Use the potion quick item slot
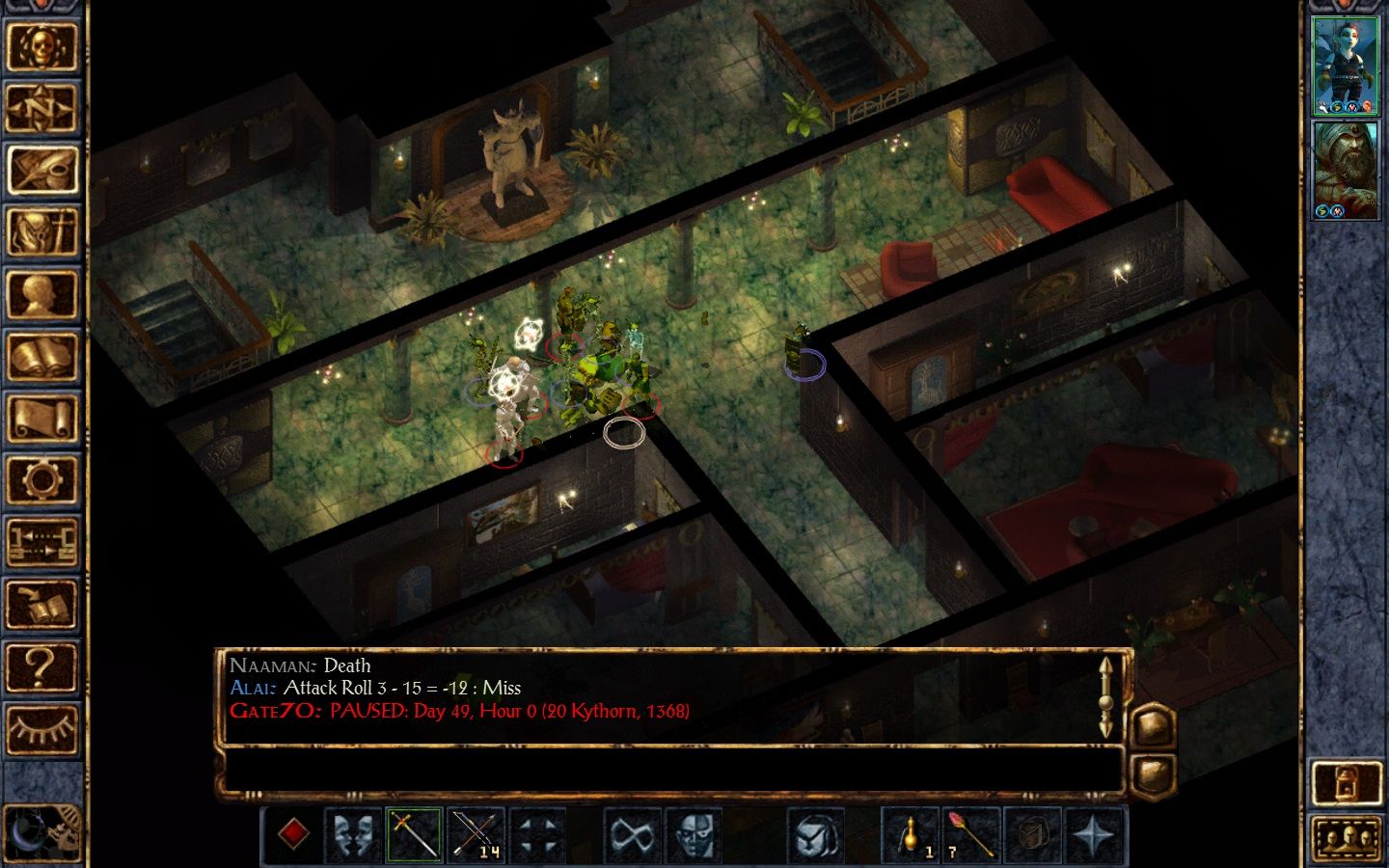The width and height of the screenshot is (1389, 868). click(910, 834)
